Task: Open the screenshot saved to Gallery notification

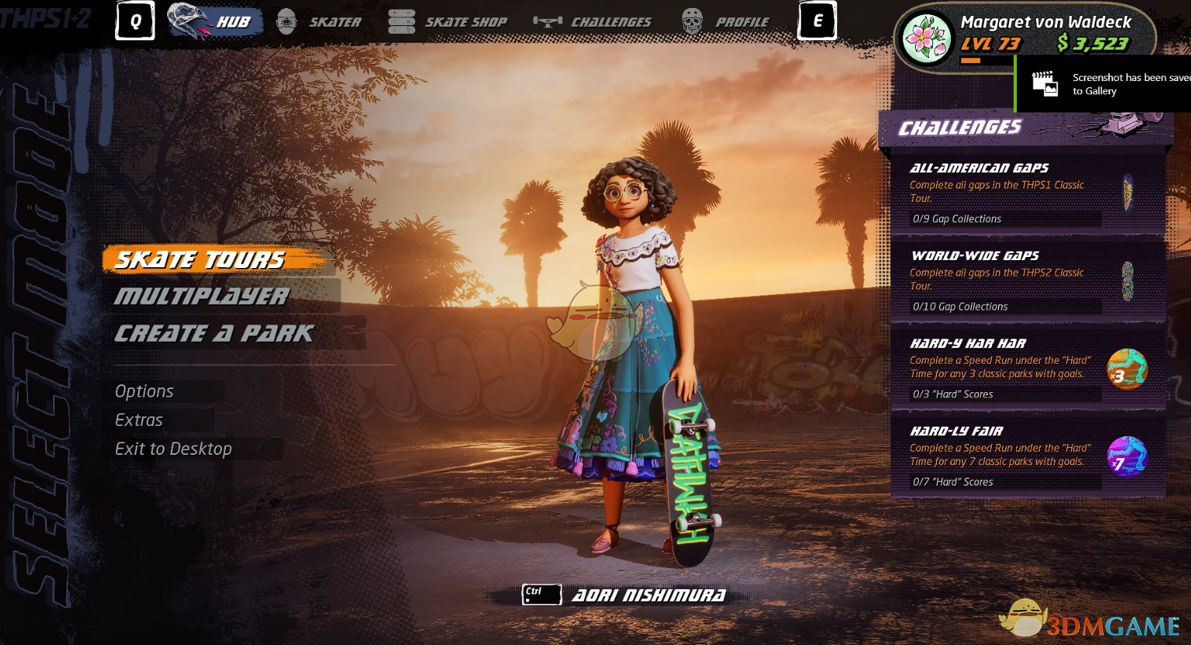Action: 1105,84
